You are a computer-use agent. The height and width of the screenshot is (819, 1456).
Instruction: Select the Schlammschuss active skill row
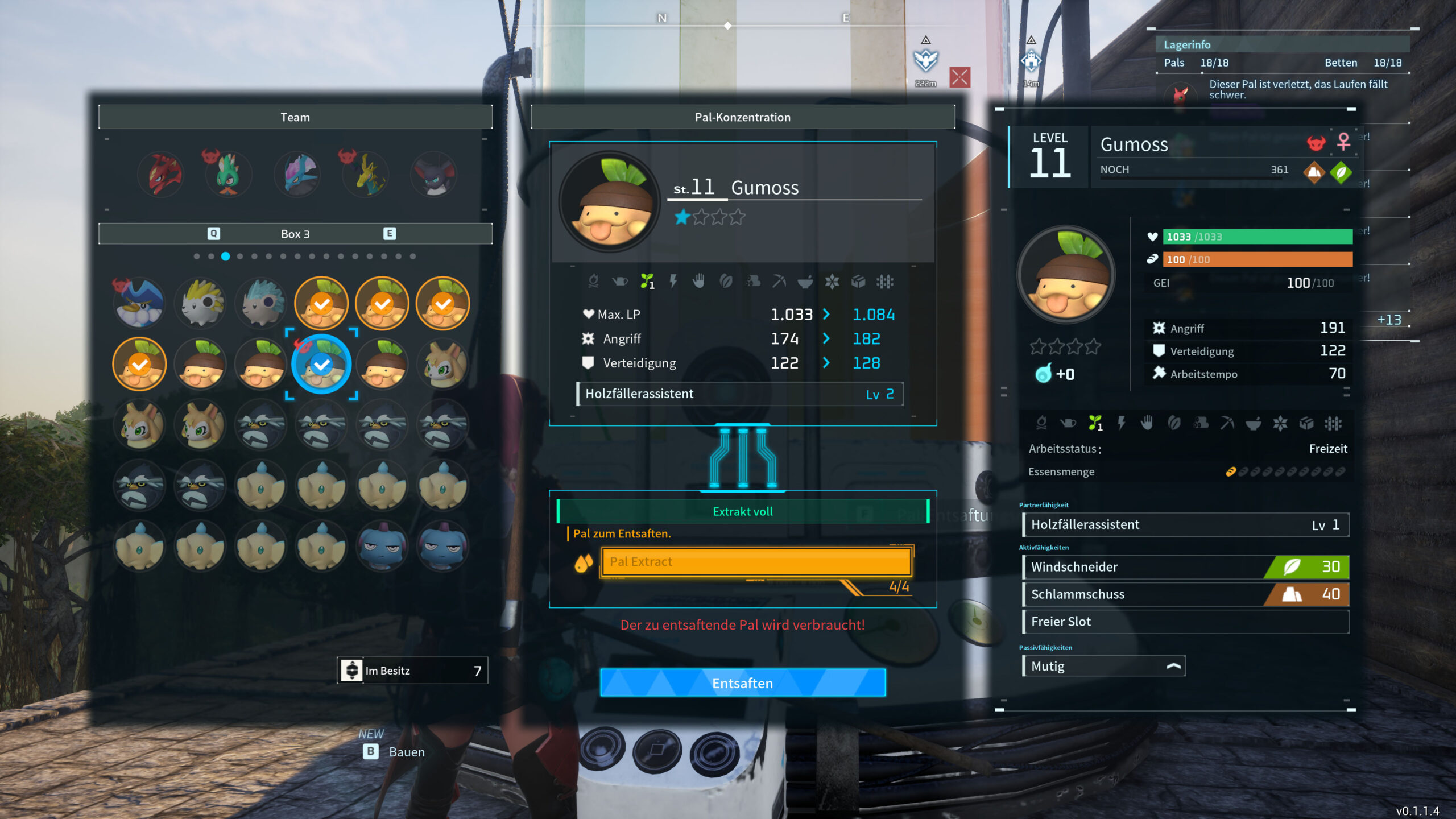point(1185,594)
